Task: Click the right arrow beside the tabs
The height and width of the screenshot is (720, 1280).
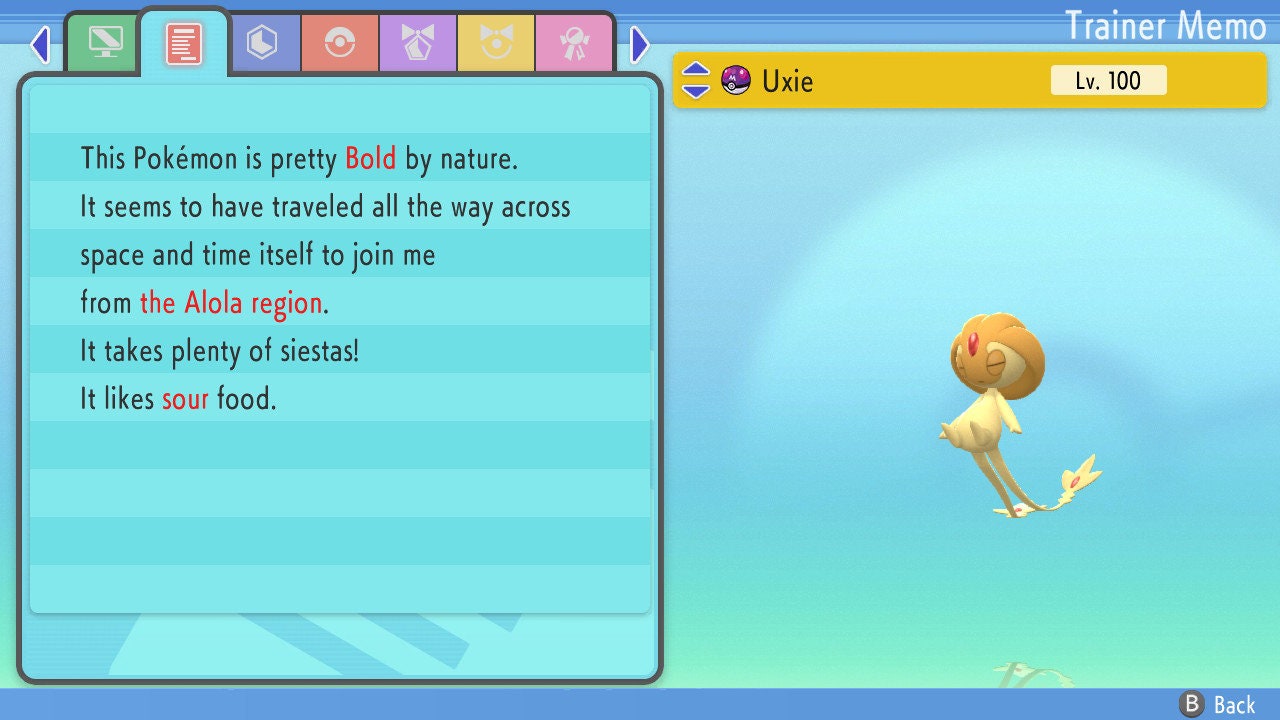Action: pos(640,44)
